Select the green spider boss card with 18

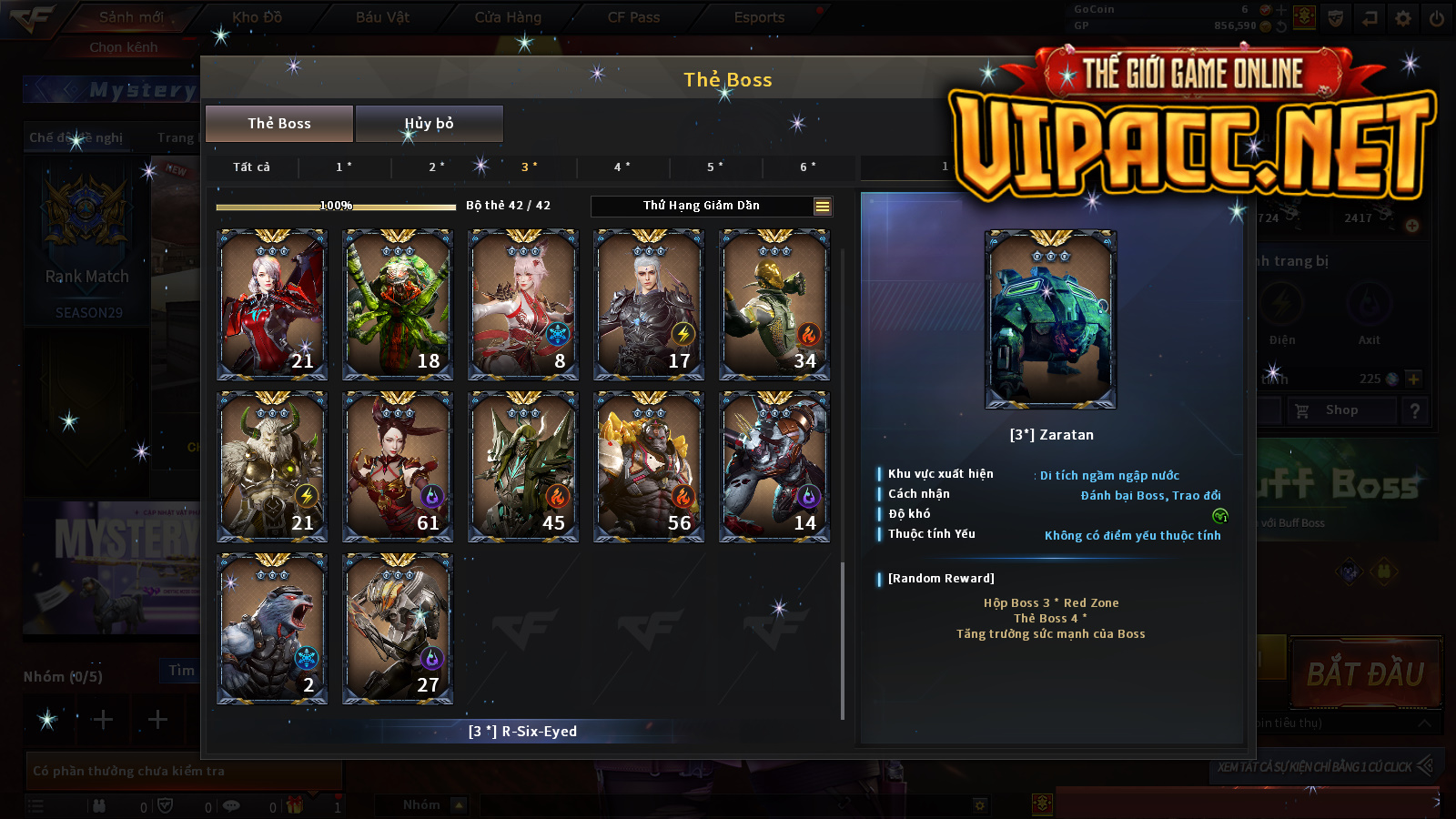click(x=398, y=305)
